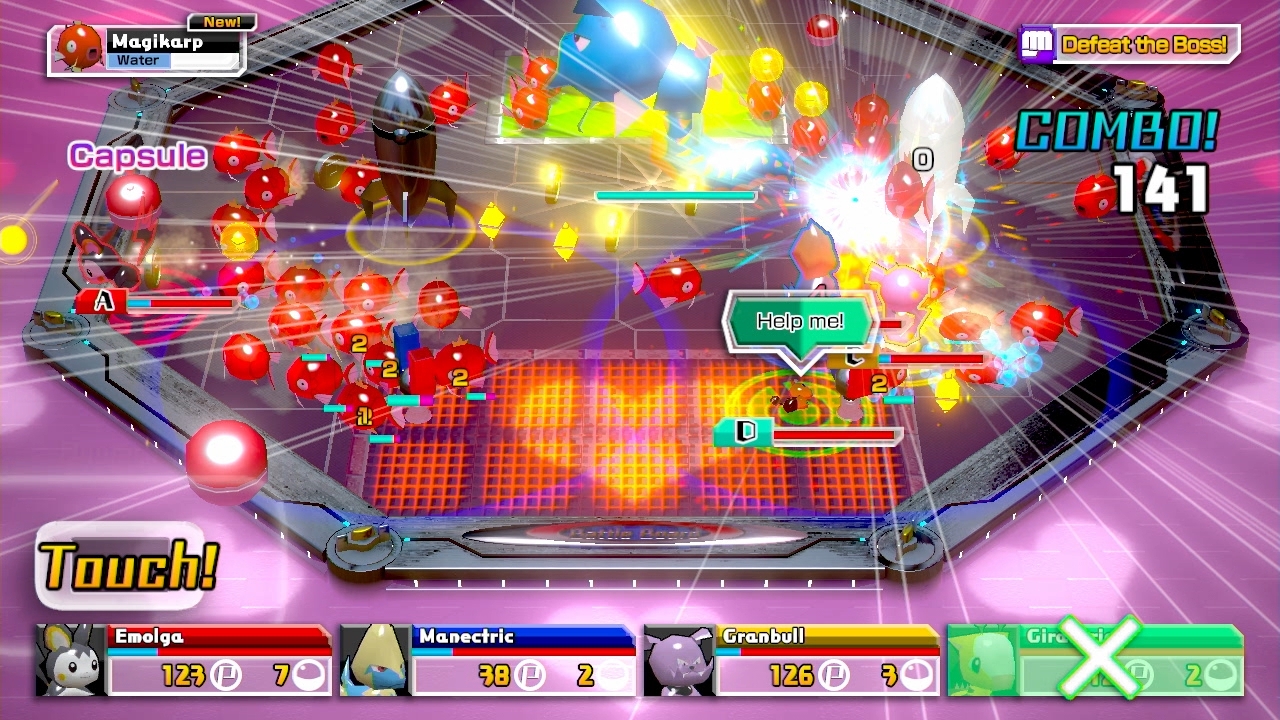The image size is (1280, 720).
Task: Open the Capsule details label
Action: [135, 156]
